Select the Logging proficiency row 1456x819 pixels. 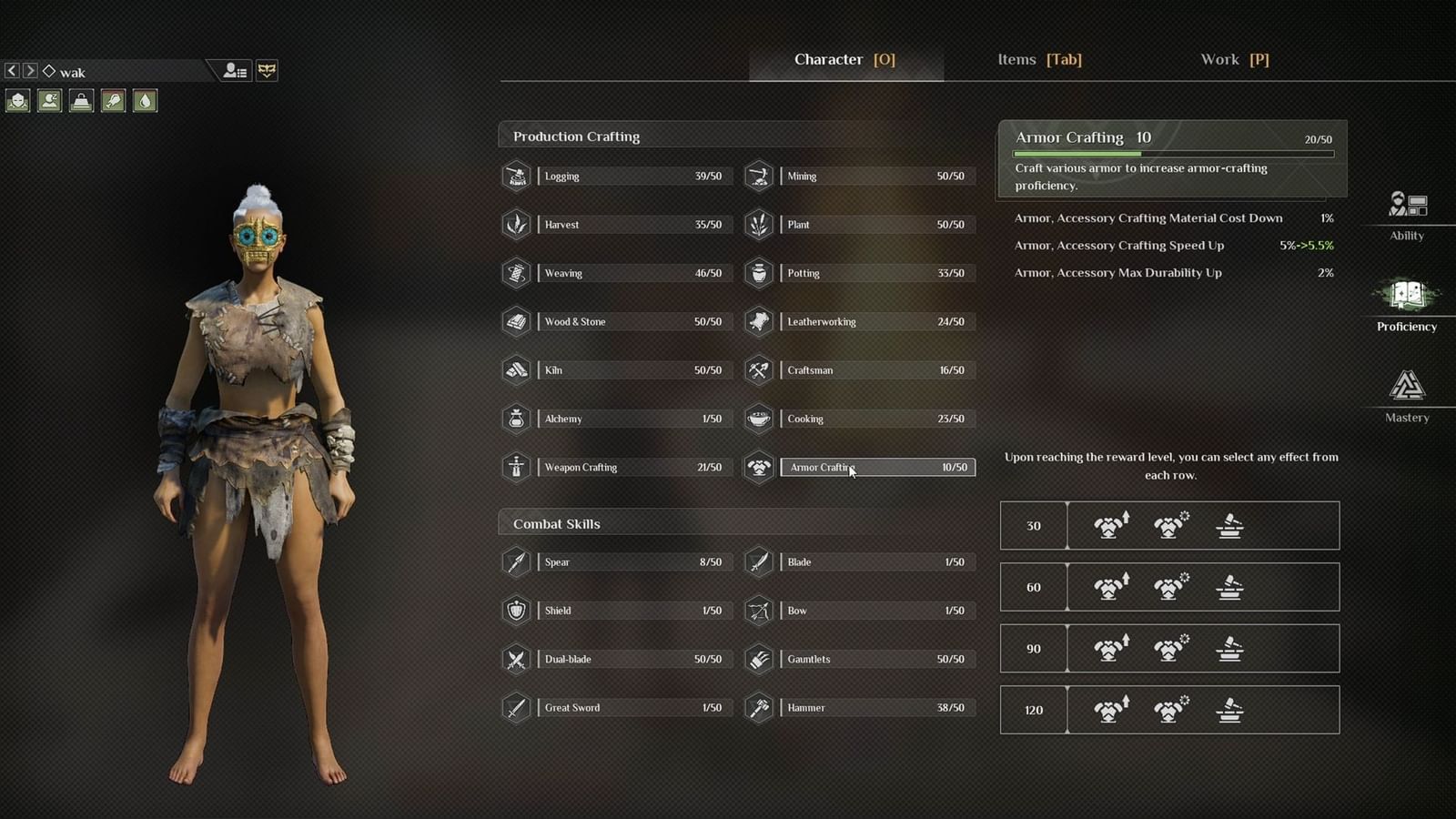pos(633,177)
